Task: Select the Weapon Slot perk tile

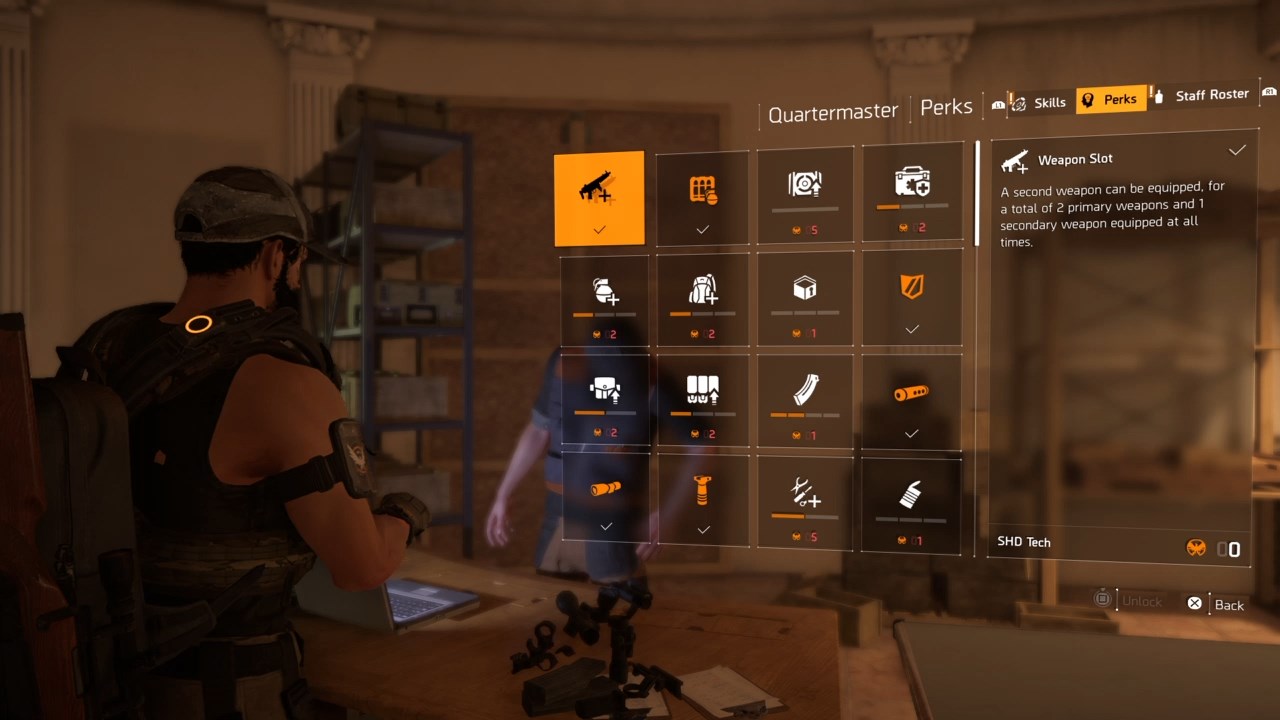Action: pyautogui.click(x=599, y=198)
